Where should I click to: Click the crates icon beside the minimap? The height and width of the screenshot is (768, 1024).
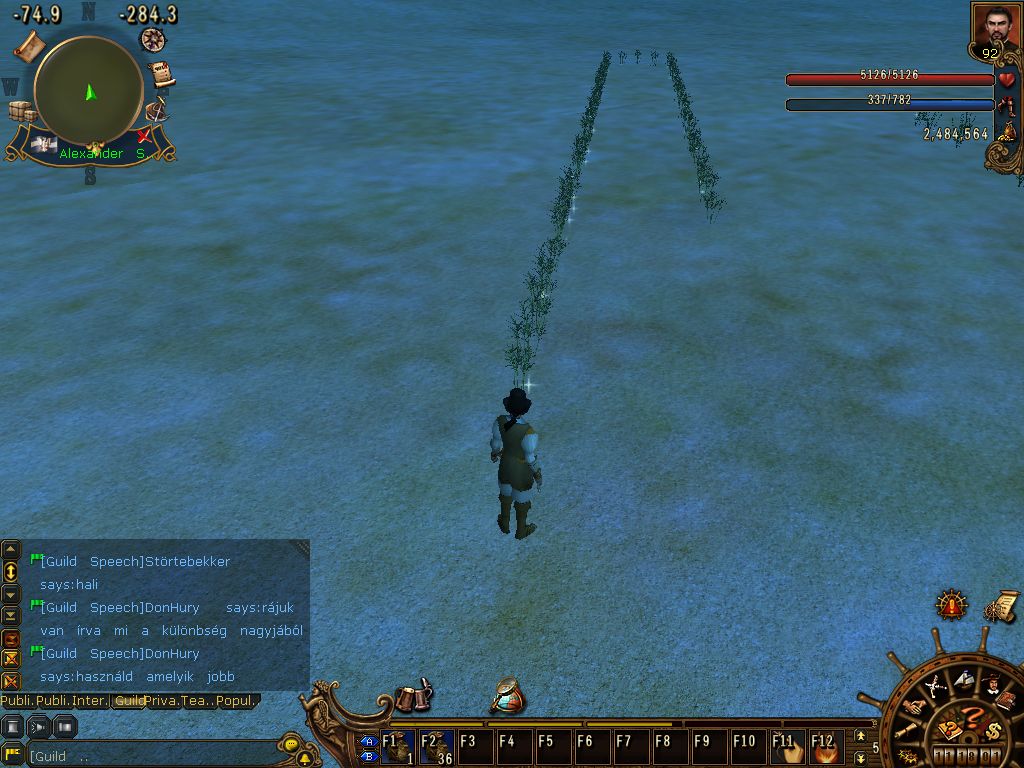click(x=23, y=111)
